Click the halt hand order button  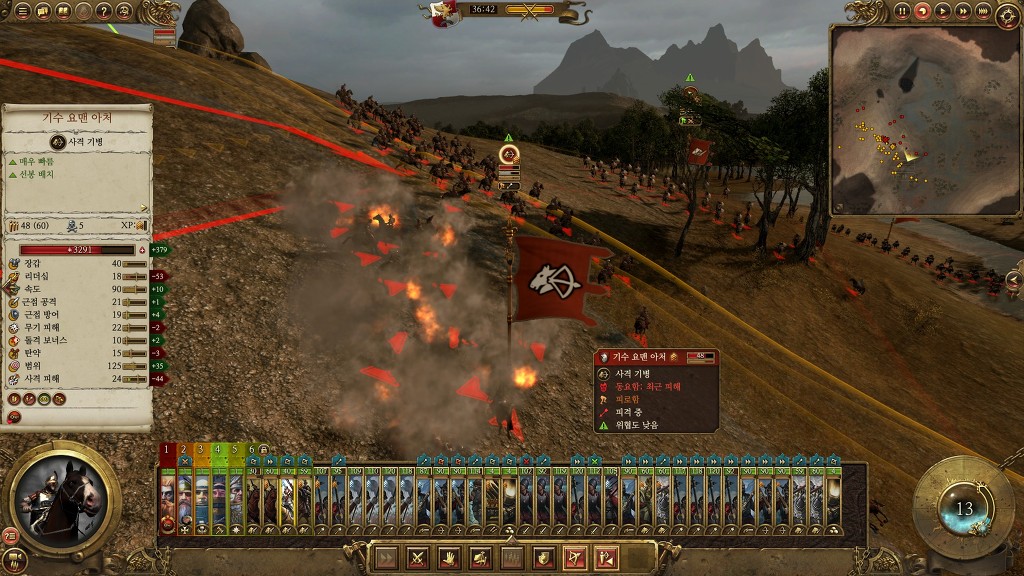point(450,558)
